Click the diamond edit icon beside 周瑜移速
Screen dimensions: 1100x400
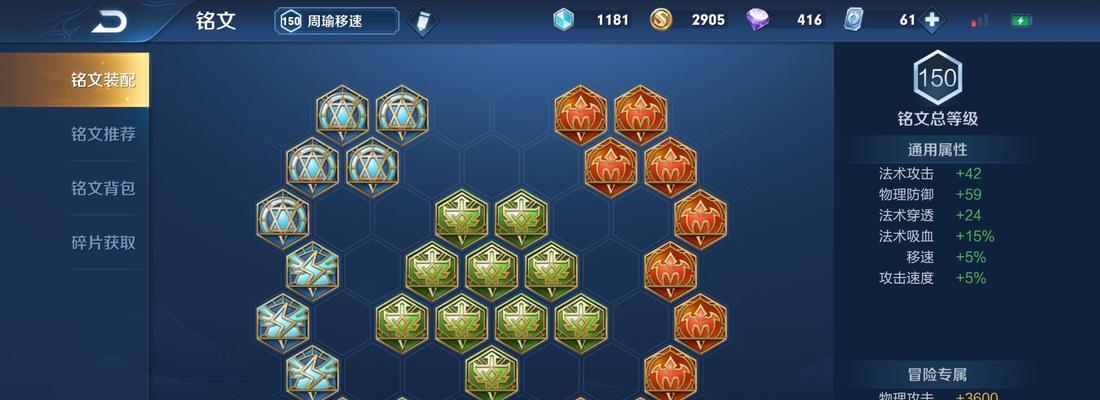point(423,21)
